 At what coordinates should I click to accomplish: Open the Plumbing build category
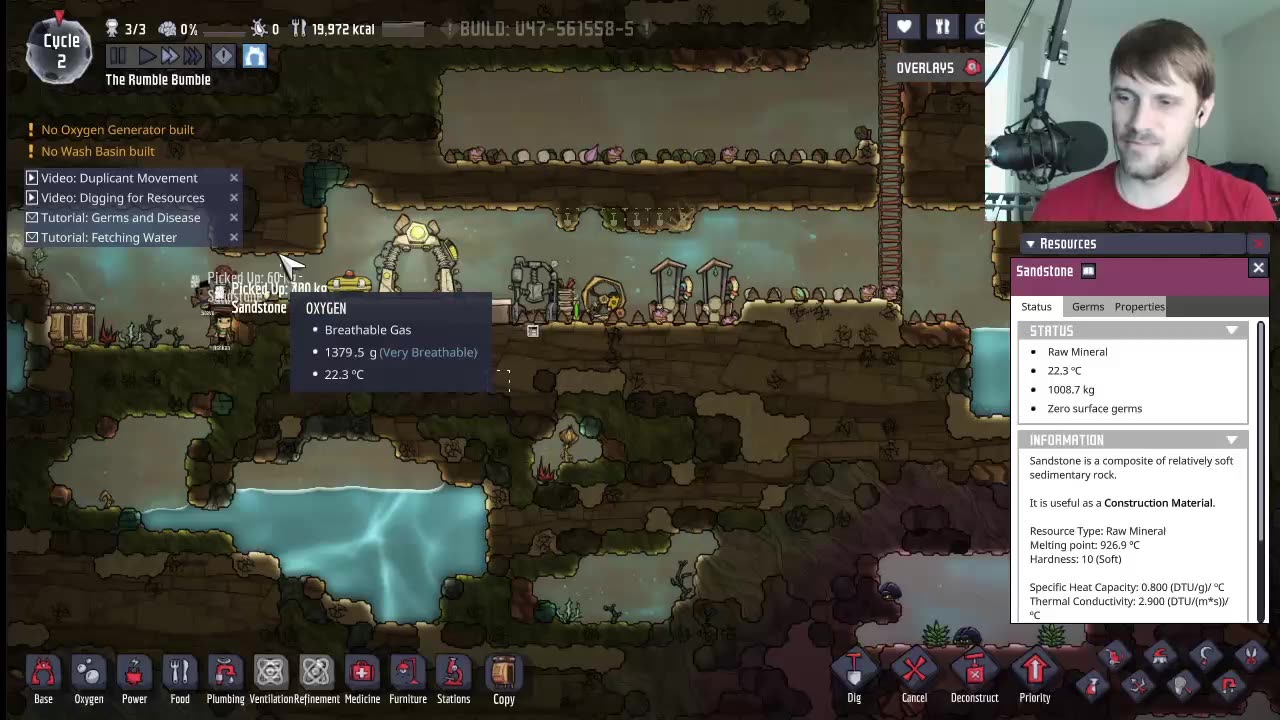225,672
